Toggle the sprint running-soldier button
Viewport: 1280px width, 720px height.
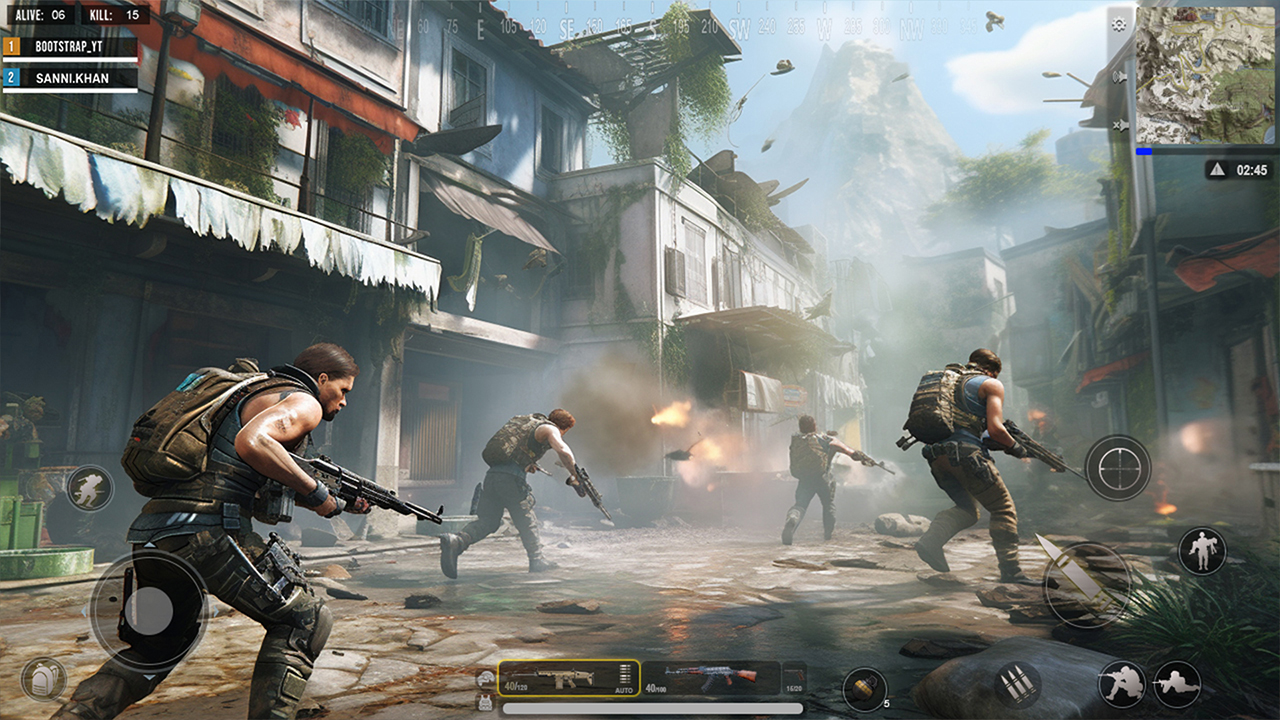(90, 488)
